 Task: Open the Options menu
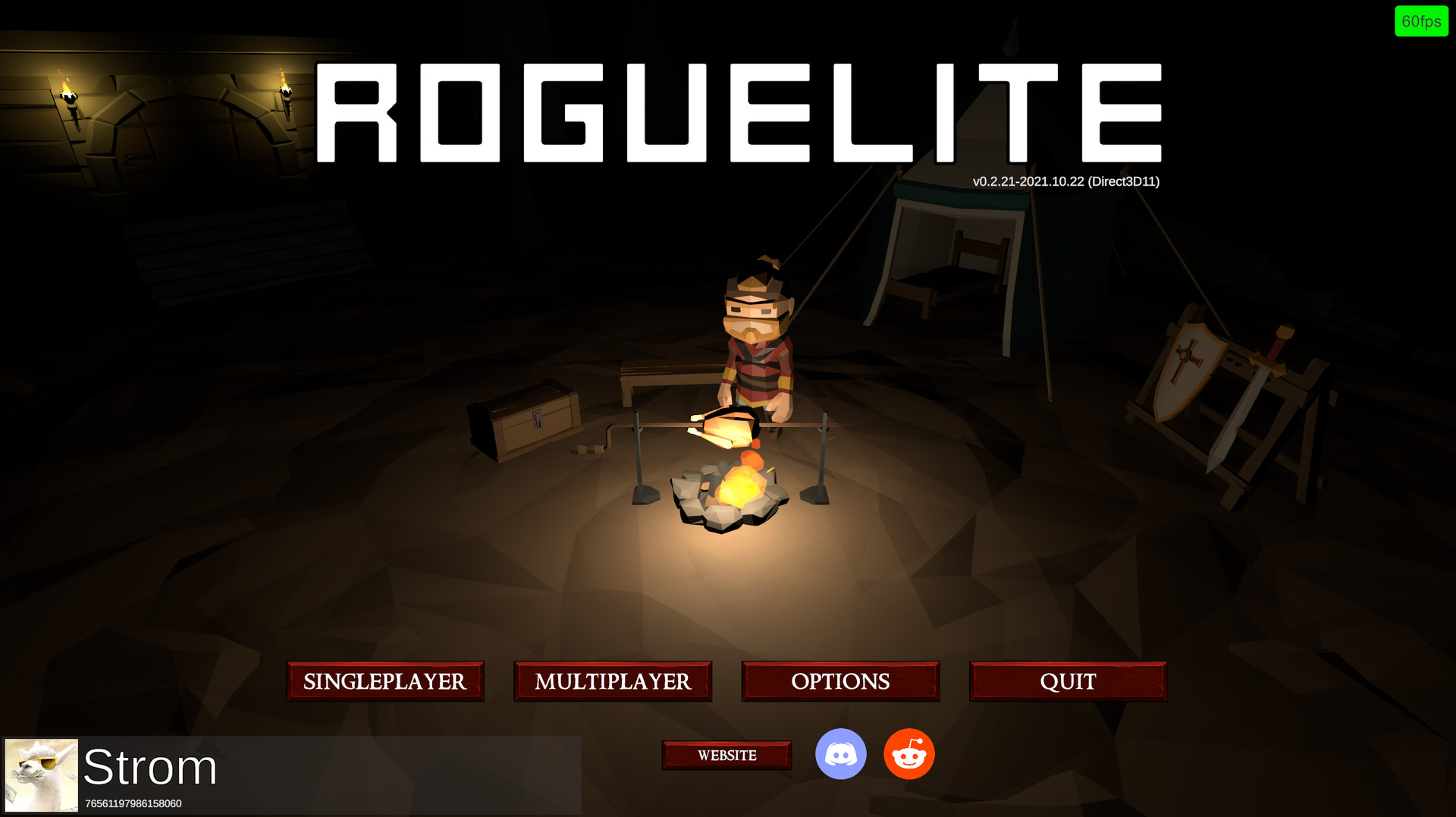click(840, 681)
